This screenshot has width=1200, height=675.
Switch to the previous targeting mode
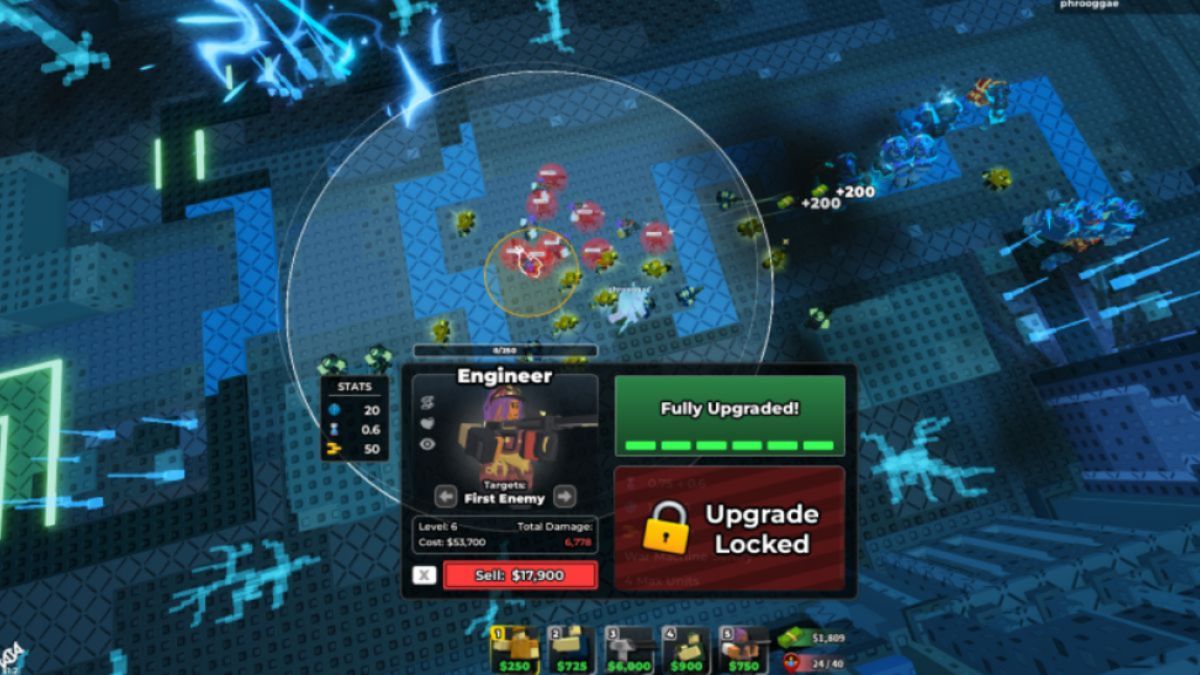tap(446, 496)
